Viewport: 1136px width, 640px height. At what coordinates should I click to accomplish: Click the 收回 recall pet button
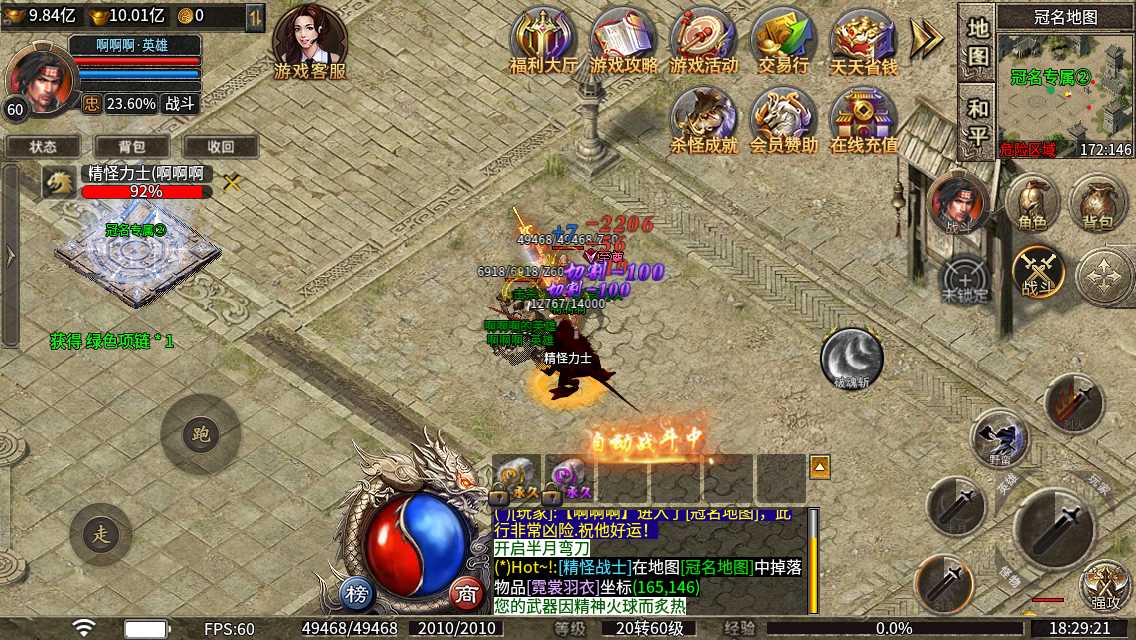pyautogui.click(x=221, y=146)
